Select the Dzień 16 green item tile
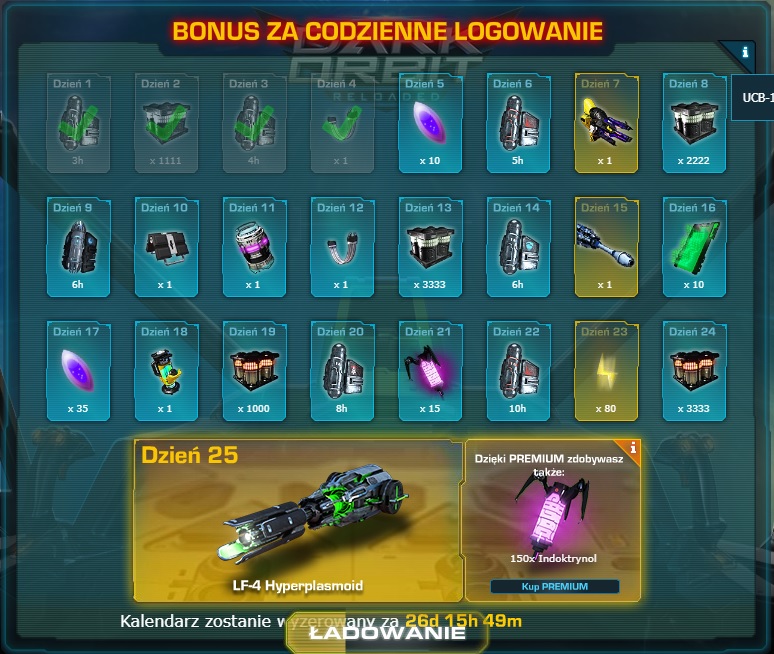774x654 pixels. coord(694,245)
